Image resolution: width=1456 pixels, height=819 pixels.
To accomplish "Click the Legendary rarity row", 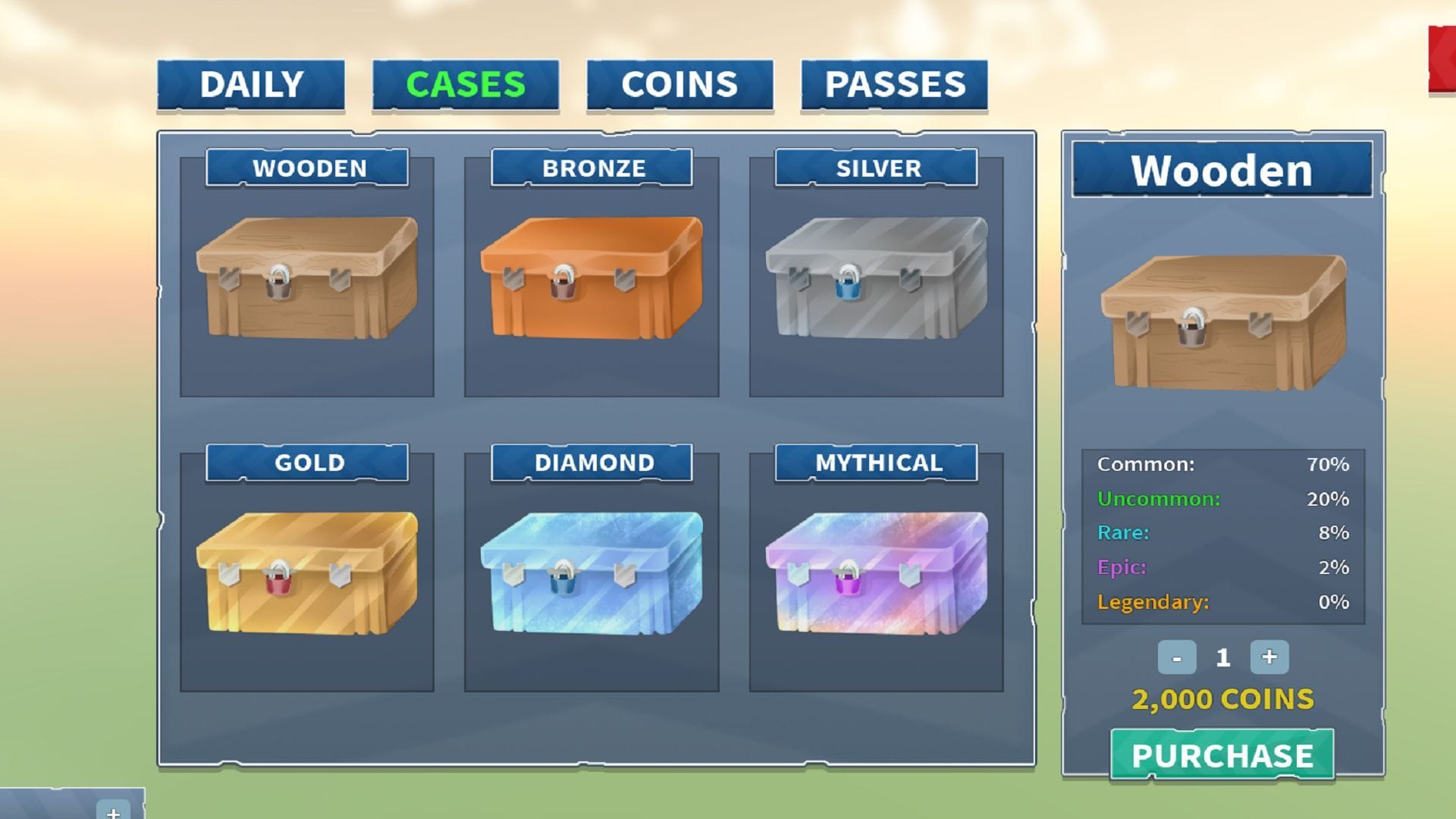I will click(x=1222, y=601).
